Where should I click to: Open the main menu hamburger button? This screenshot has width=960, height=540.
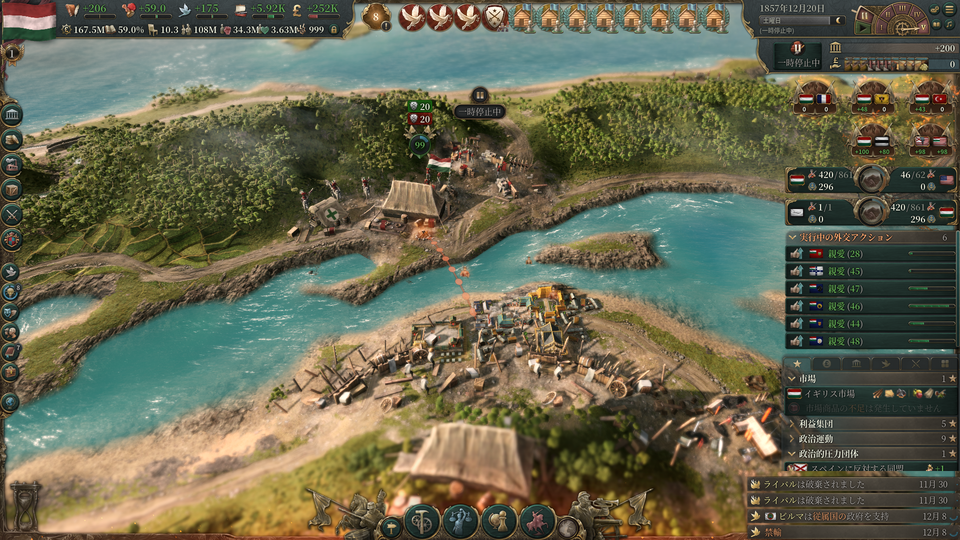pyautogui.click(x=948, y=9)
